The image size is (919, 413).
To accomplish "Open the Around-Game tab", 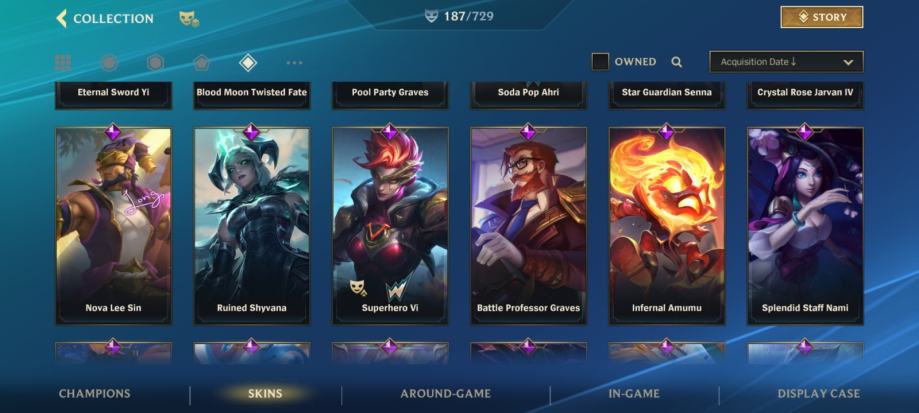I will (x=446, y=394).
